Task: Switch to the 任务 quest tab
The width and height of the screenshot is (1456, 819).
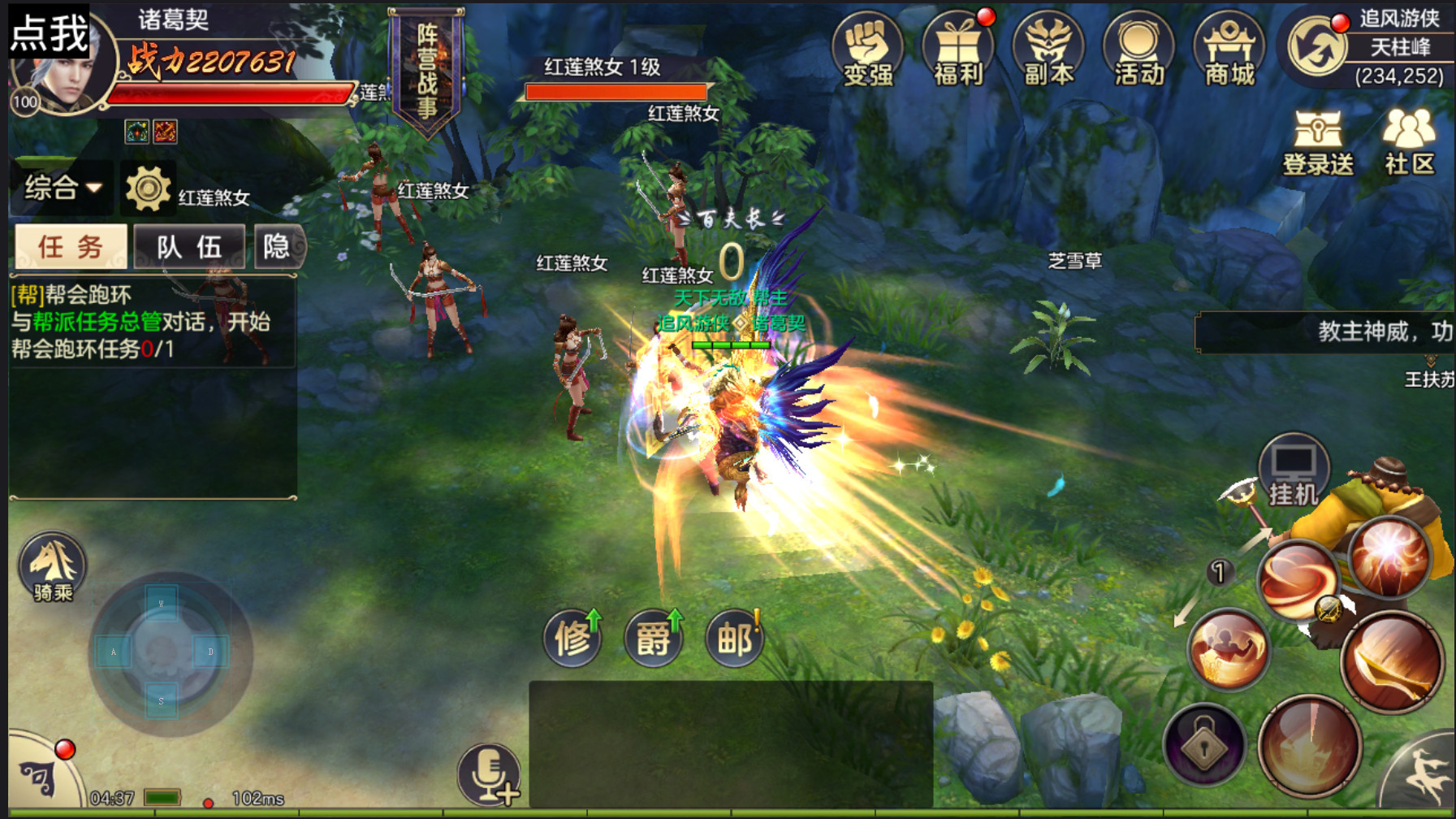Action: coord(71,246)
